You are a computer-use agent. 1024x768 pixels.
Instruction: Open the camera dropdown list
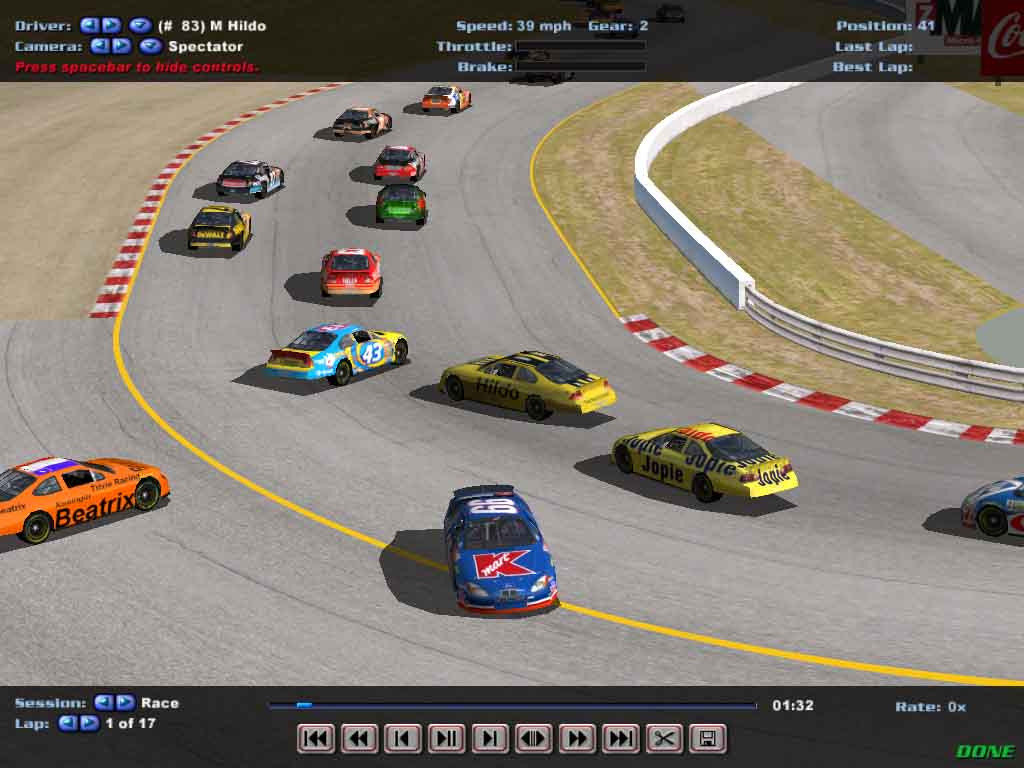tap(150, 46)
